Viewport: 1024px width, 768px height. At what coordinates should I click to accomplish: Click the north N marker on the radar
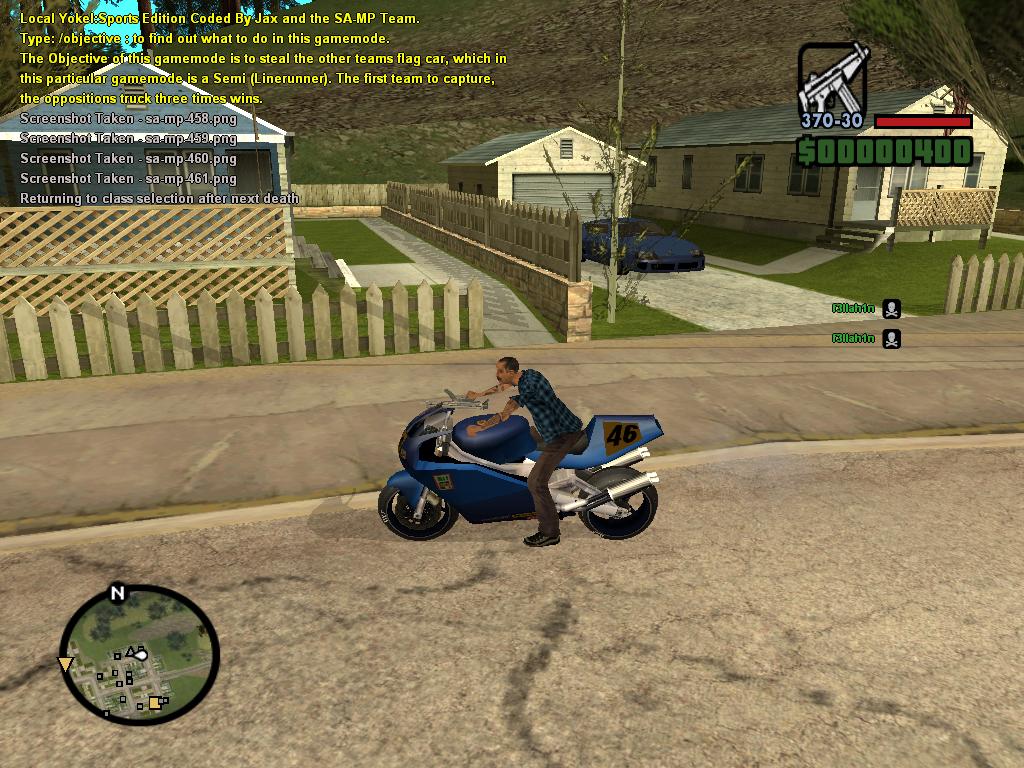point(117,594)
